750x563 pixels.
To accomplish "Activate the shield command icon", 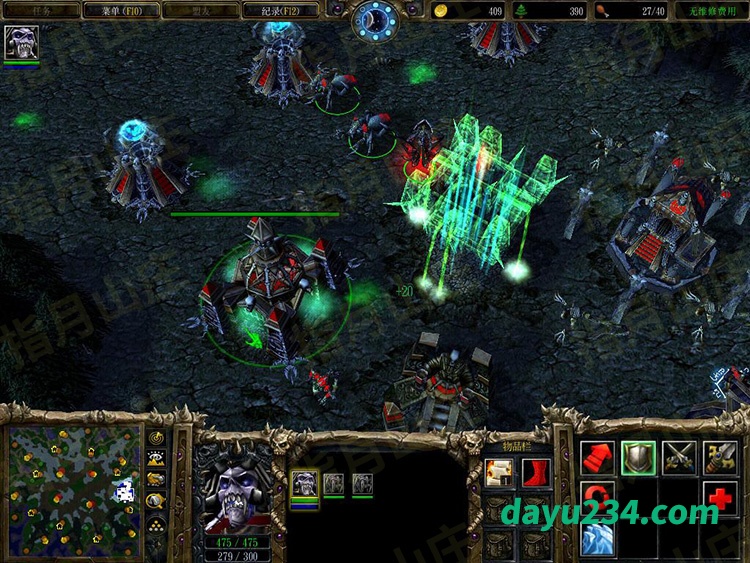I will pyautogui.click(x=638, y=457).
